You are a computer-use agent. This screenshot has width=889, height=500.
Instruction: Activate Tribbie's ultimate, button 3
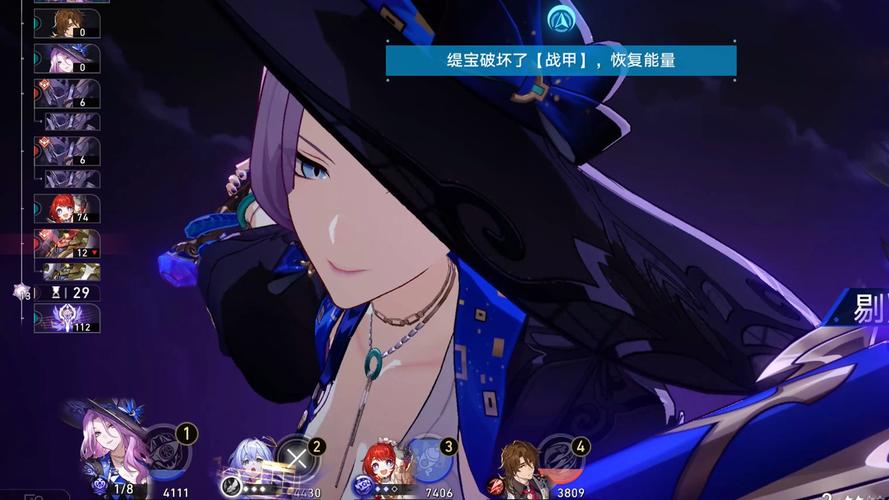(427, 457)
